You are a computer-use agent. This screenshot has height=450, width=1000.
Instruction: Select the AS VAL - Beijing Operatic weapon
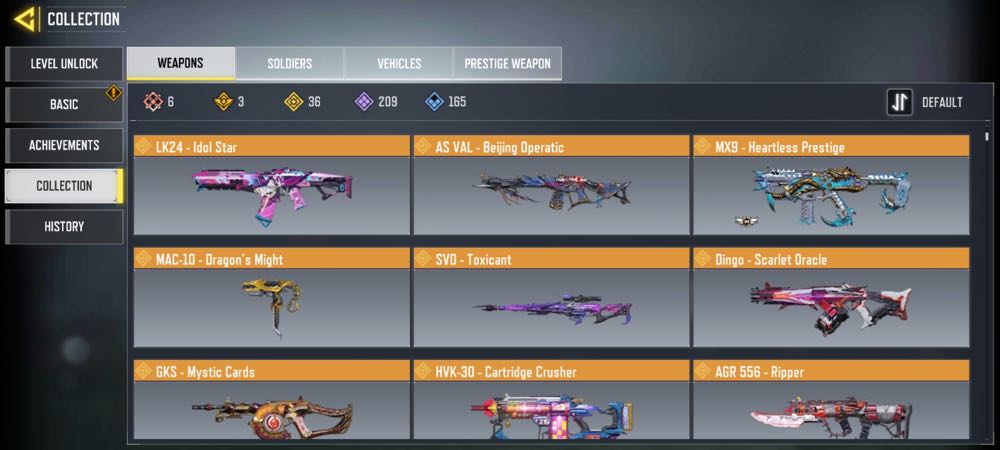(551, 186)
